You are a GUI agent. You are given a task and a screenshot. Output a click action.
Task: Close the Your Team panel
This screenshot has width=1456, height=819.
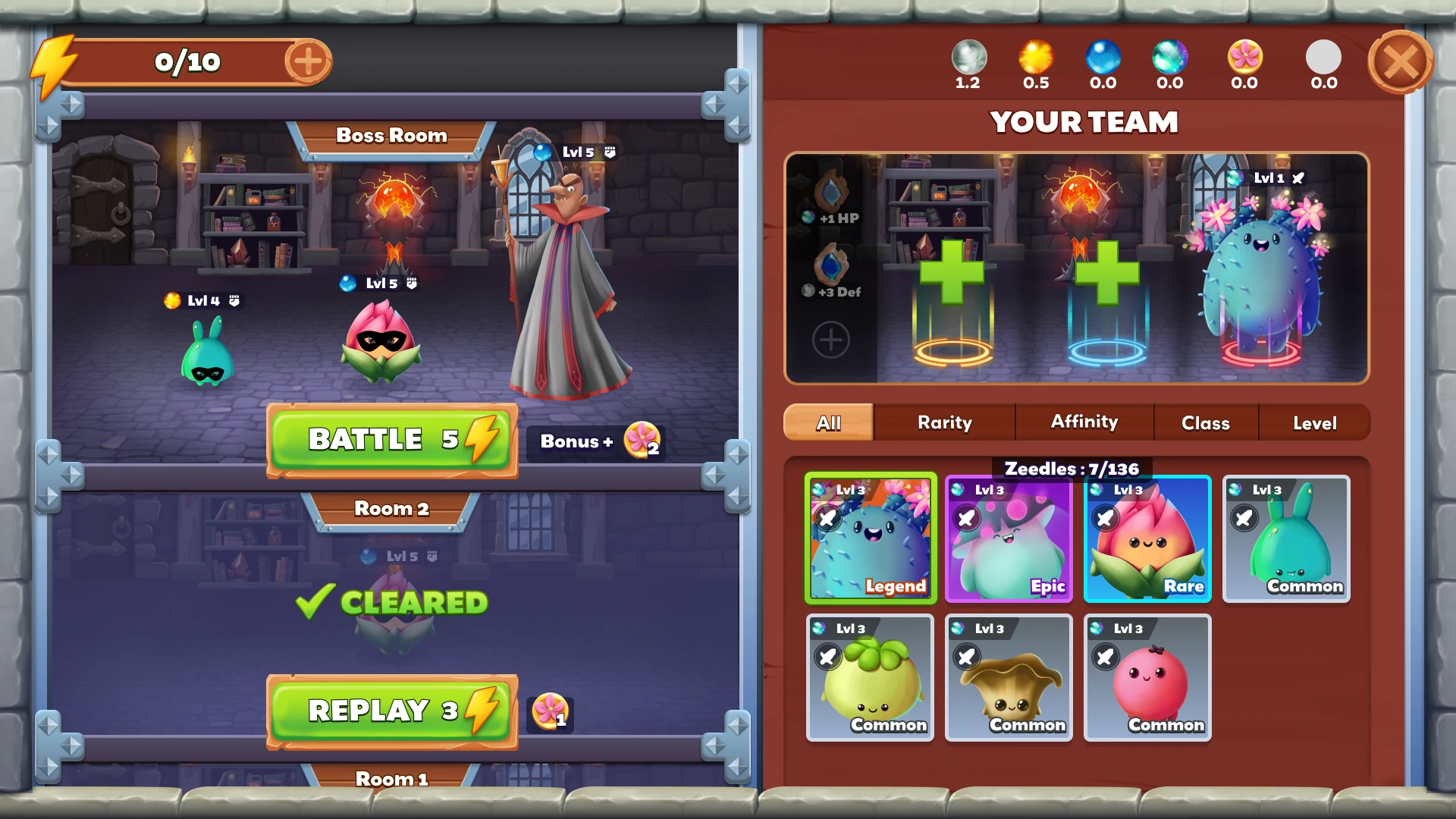coord(1400,62)
